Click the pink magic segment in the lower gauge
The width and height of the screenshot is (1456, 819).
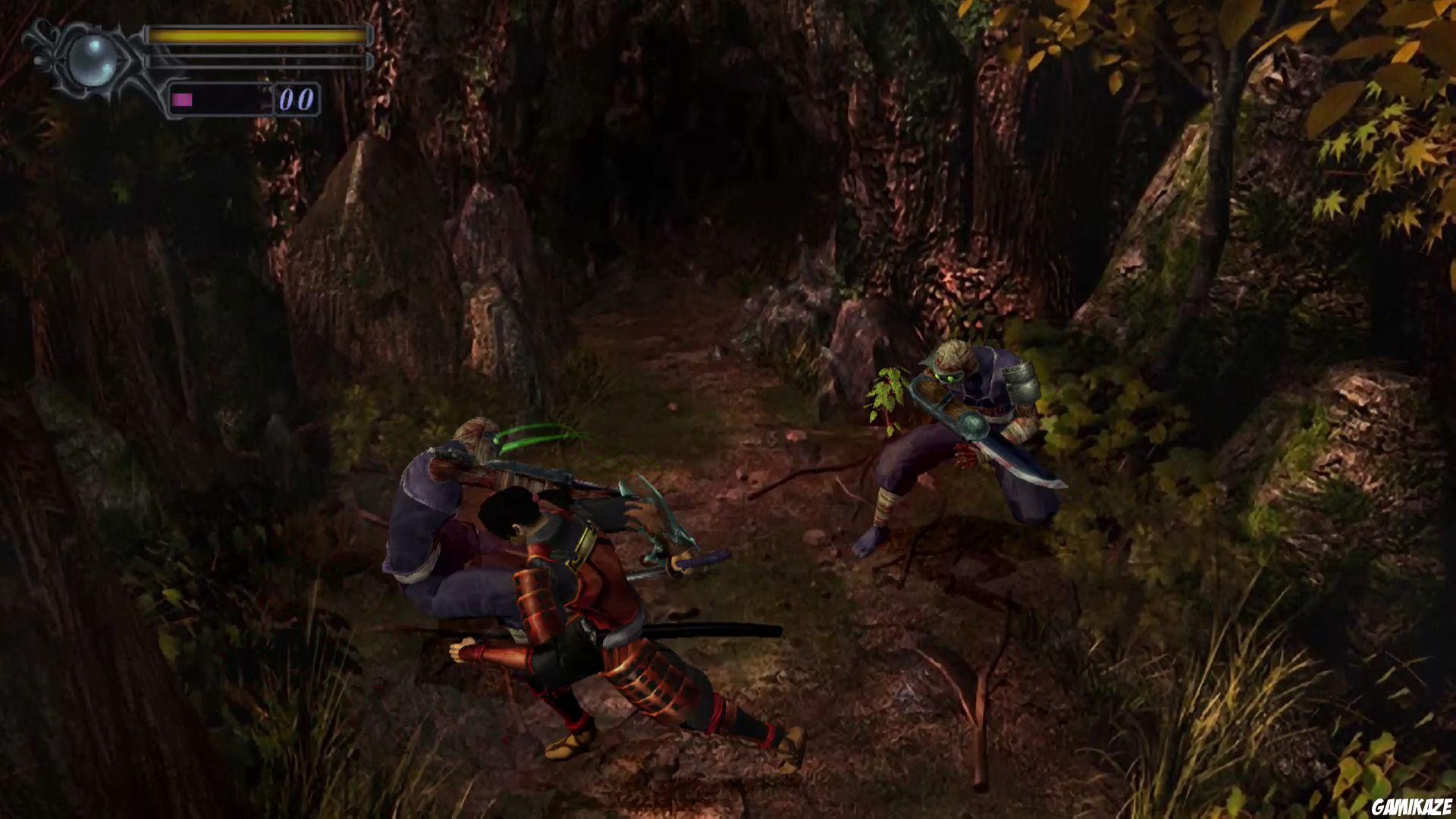click(182, 99)
